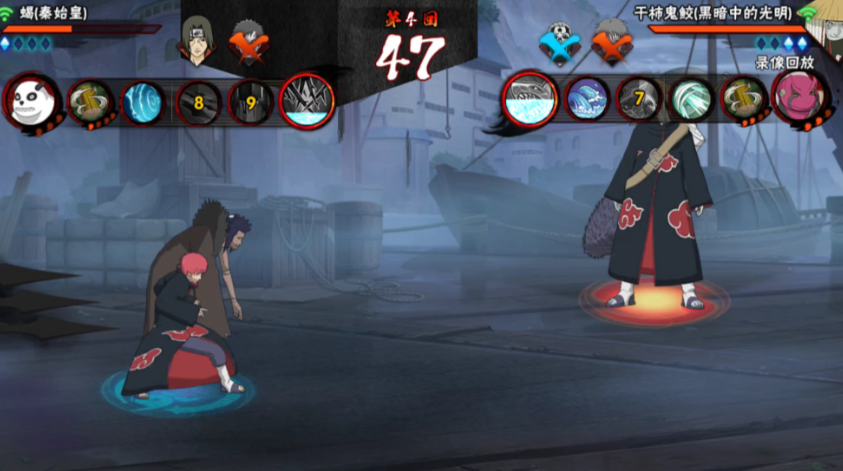Use the opponent's substitution log skill

click(x=743, y=99)
